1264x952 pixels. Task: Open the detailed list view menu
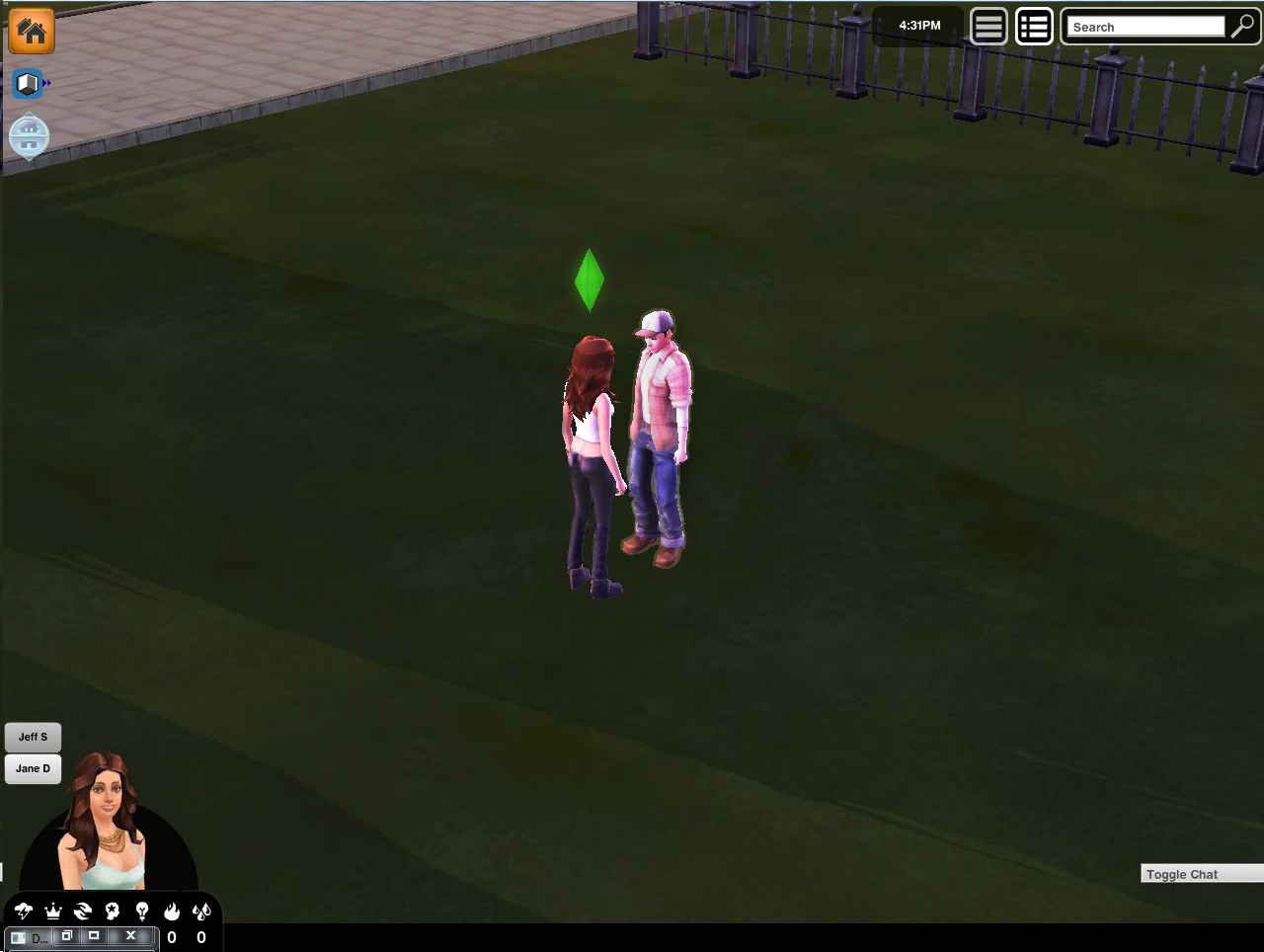1034,26
